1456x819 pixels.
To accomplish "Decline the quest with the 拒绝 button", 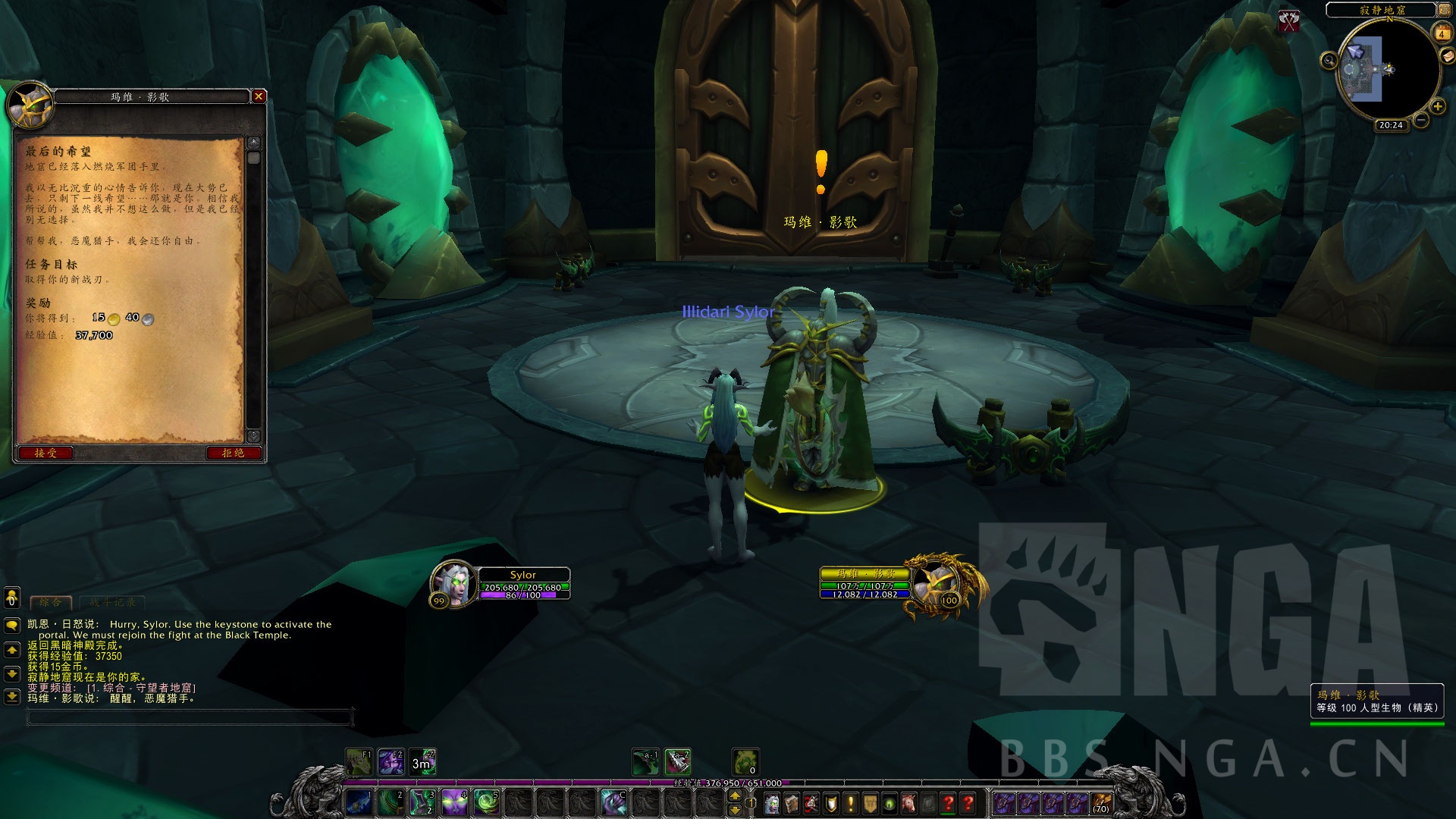I will pos(233,453).
